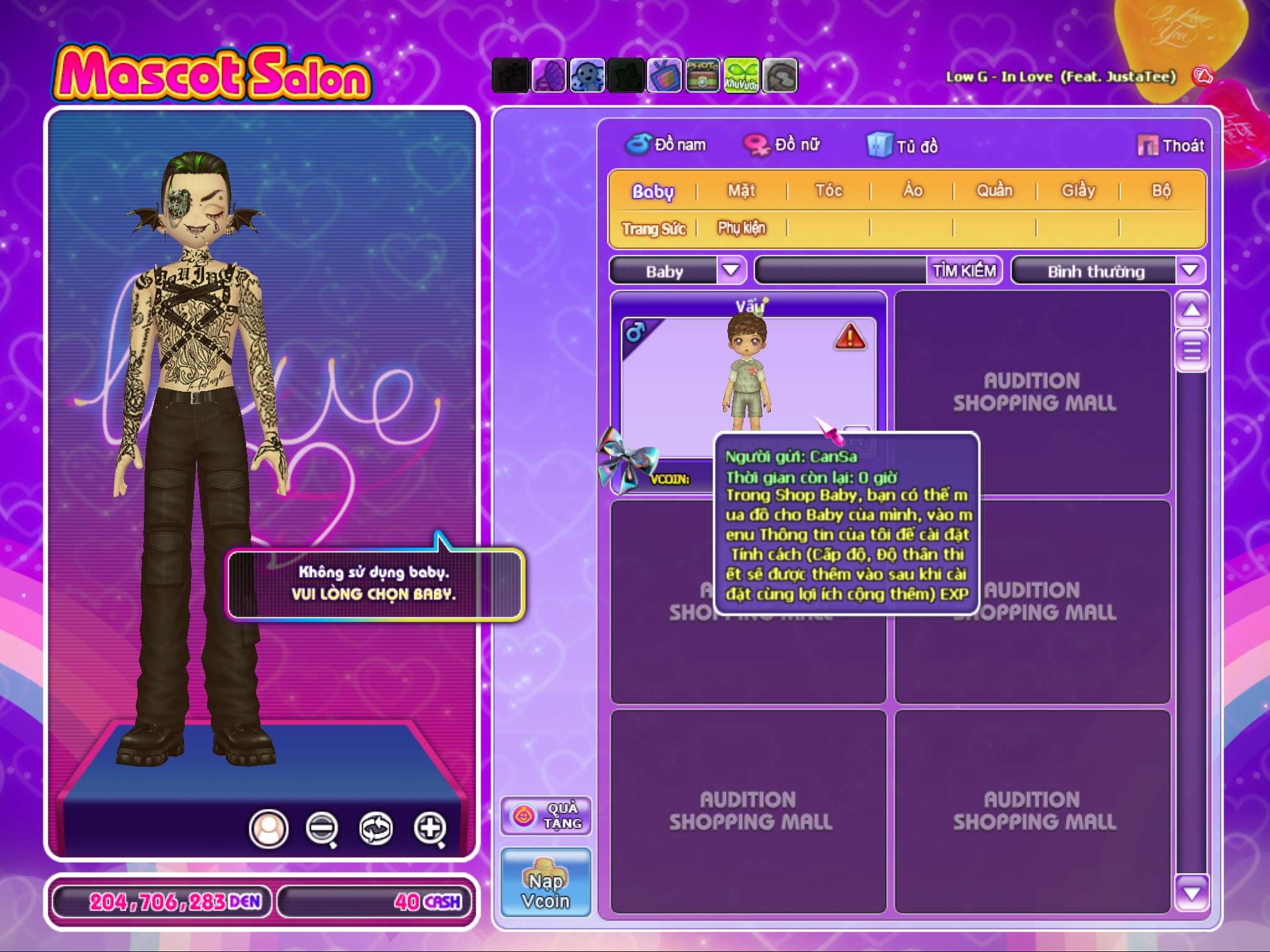Image resolution: width=1270 pixels, height=952 pixels.
Task: Open the Phụ kiện accessories category
Action: click(x=742, y=229)
